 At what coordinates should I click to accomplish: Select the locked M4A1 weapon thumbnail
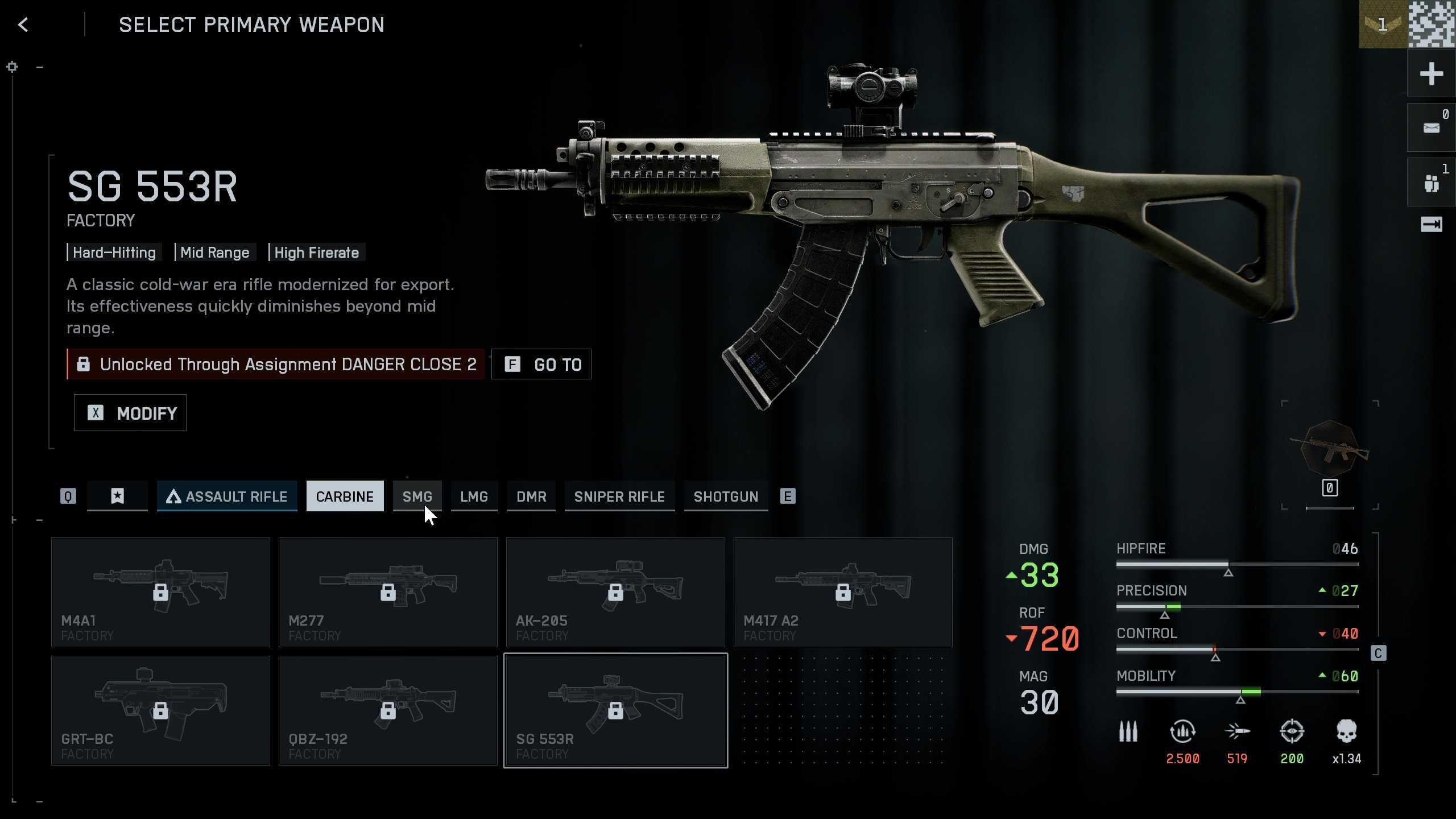click(x=160, y=591)
